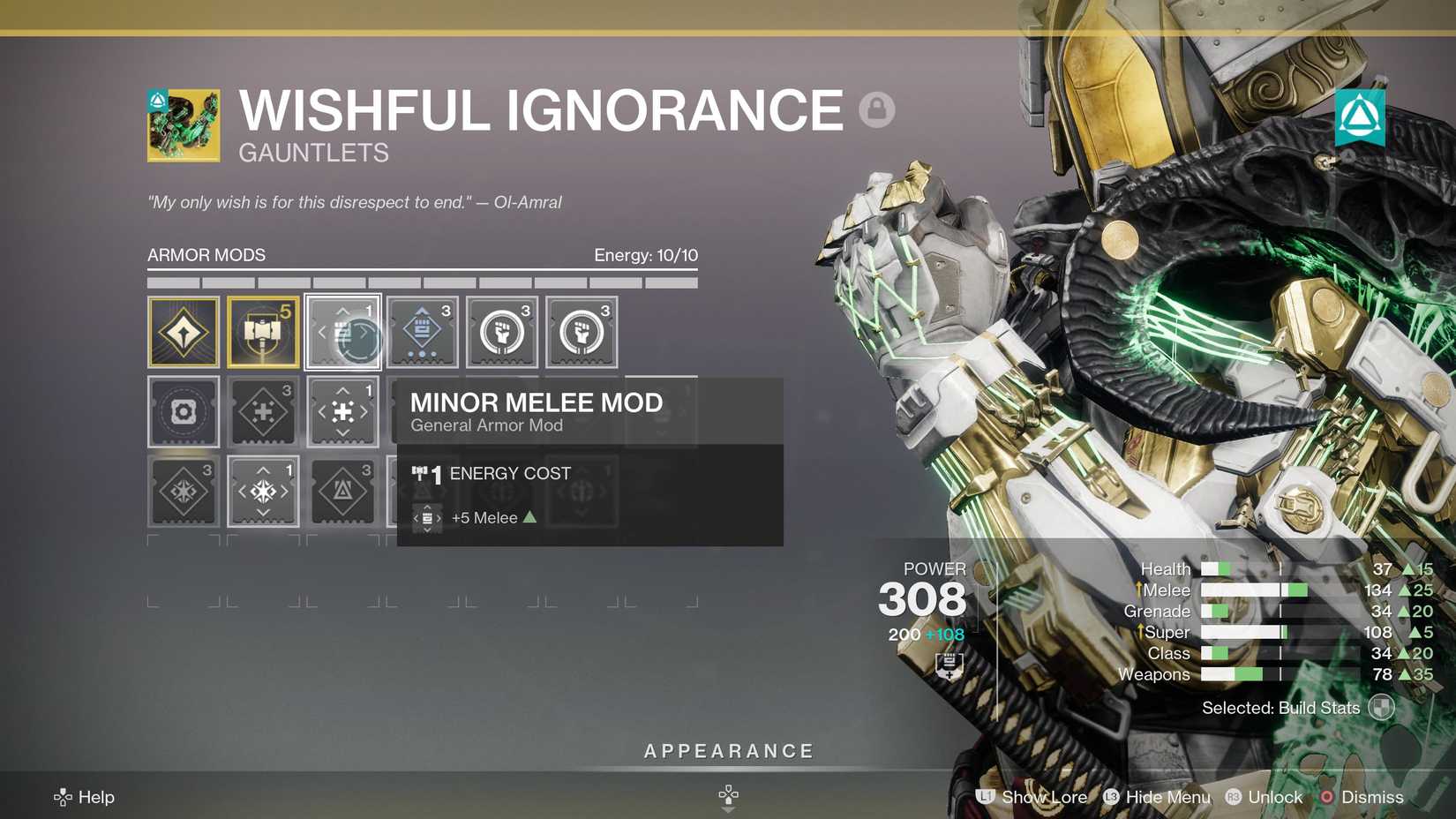Select the melee mod with blue dots
The image size is (1456, 819).
coord(422,331)
